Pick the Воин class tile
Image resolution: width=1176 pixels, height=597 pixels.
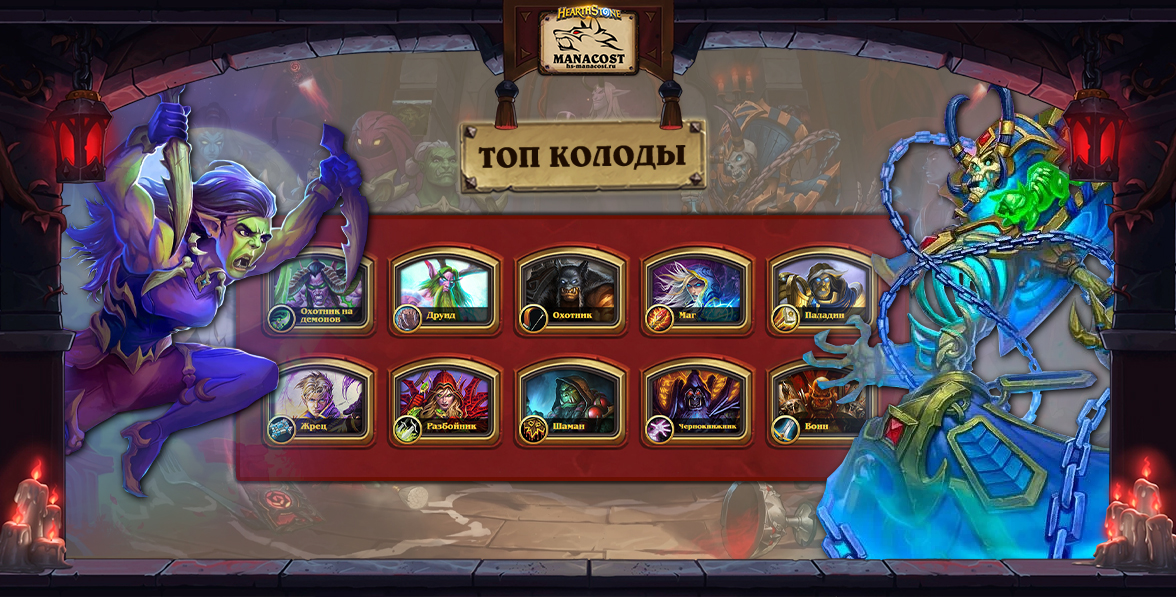[x=822, y=403]
